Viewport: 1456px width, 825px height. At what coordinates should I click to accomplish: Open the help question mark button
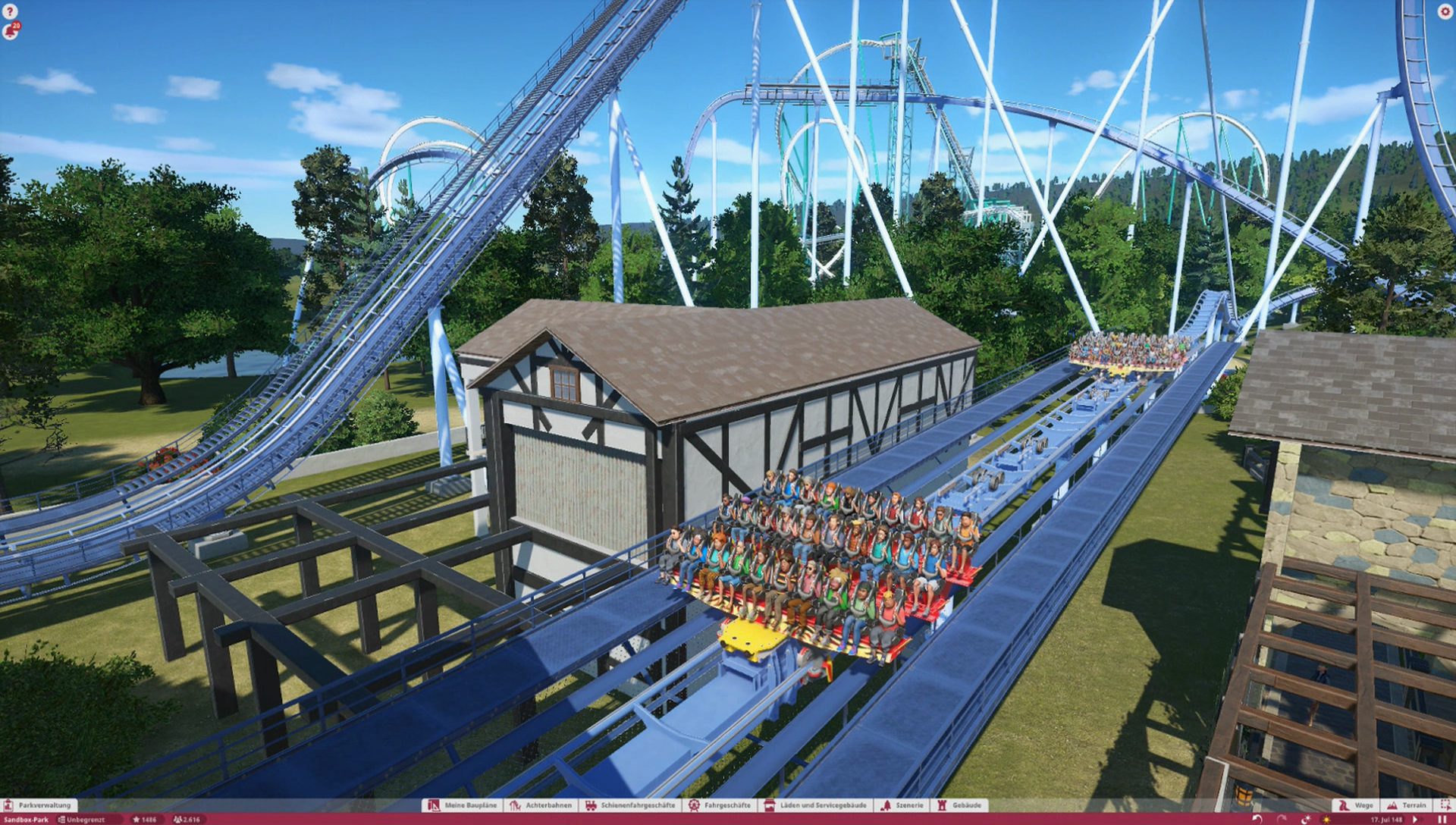coord(10,12)
